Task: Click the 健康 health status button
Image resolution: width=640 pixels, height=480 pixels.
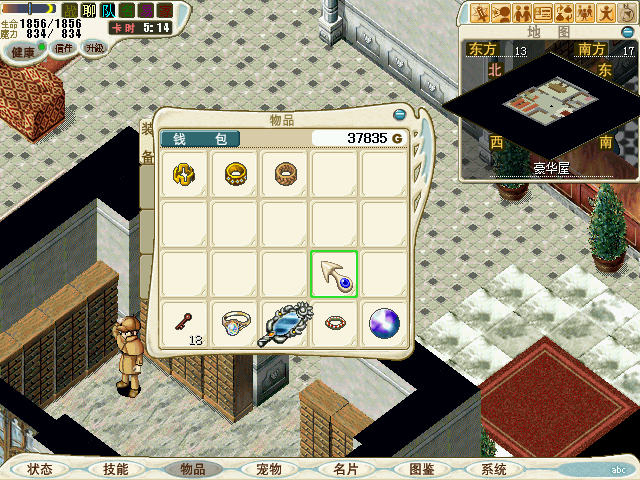Action: pyautogui.click(x=23, y=50)
